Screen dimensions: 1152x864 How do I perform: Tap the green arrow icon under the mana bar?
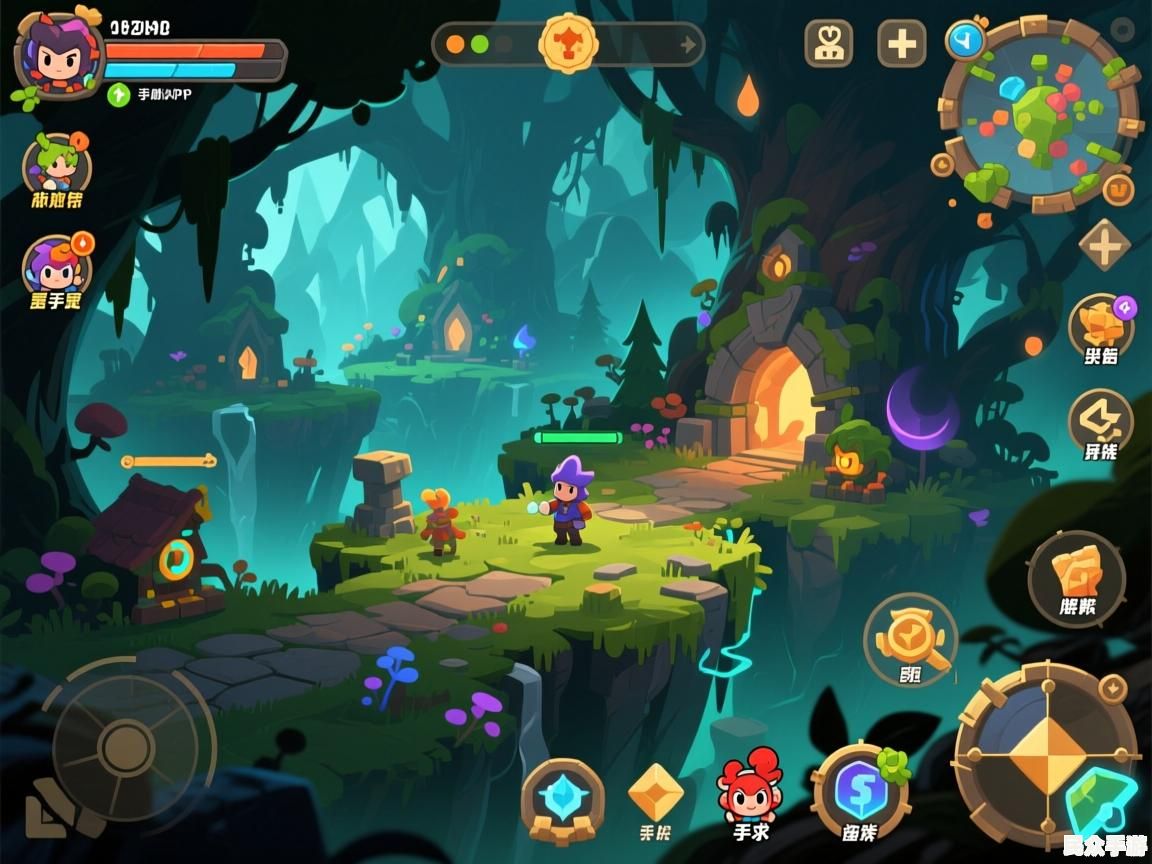[119, 94]
